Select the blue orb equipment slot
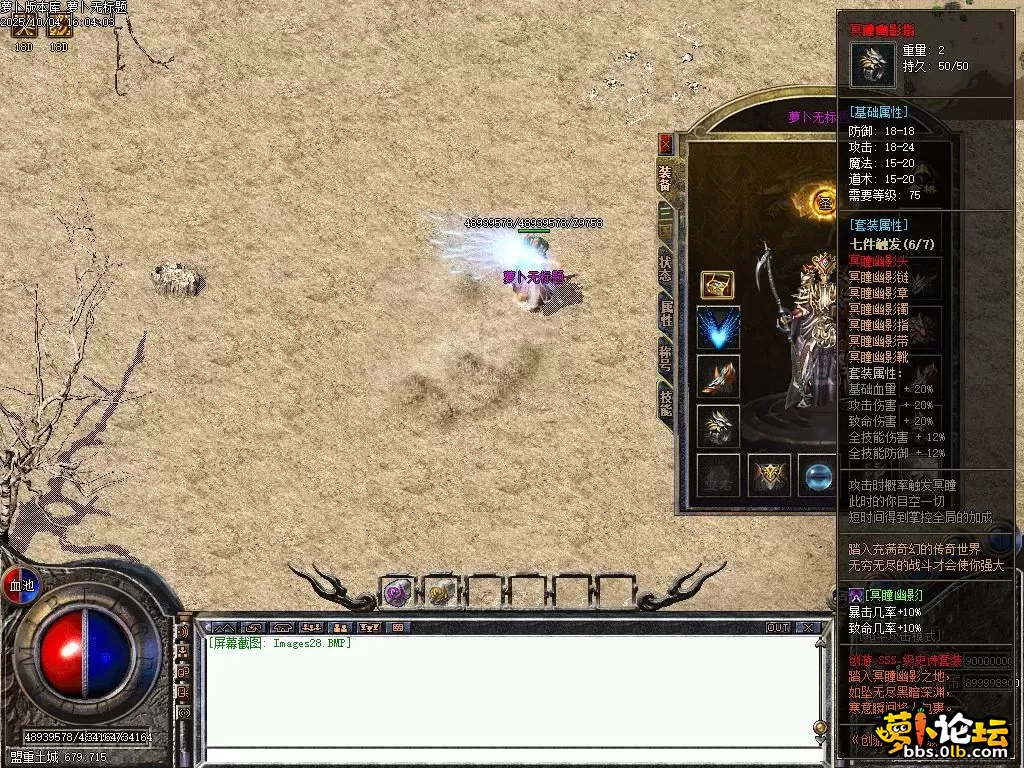The width and height of the screenshot is (1024, 768). (818, 475)
